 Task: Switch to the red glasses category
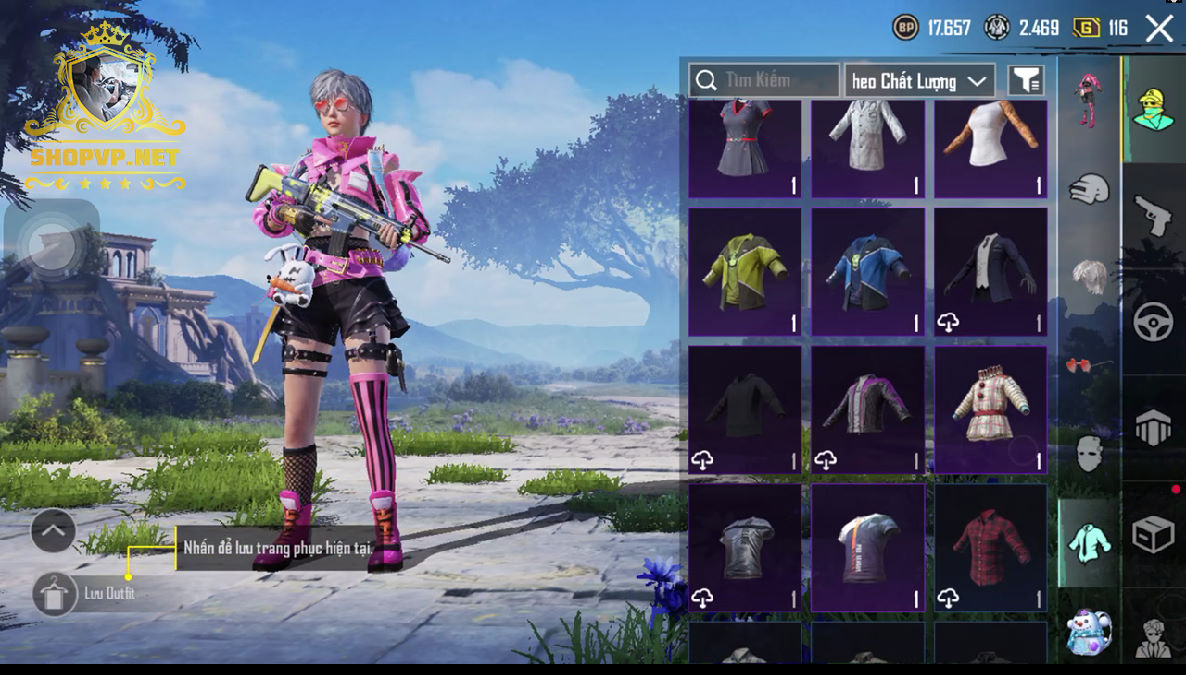(1089, 364)
